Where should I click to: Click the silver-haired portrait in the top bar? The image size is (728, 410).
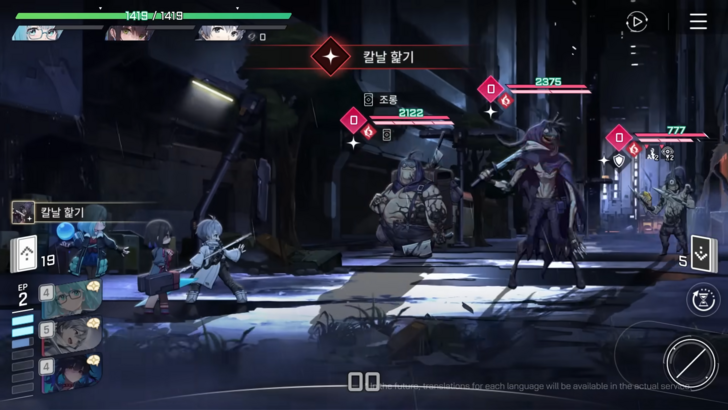tap(219, 33)
